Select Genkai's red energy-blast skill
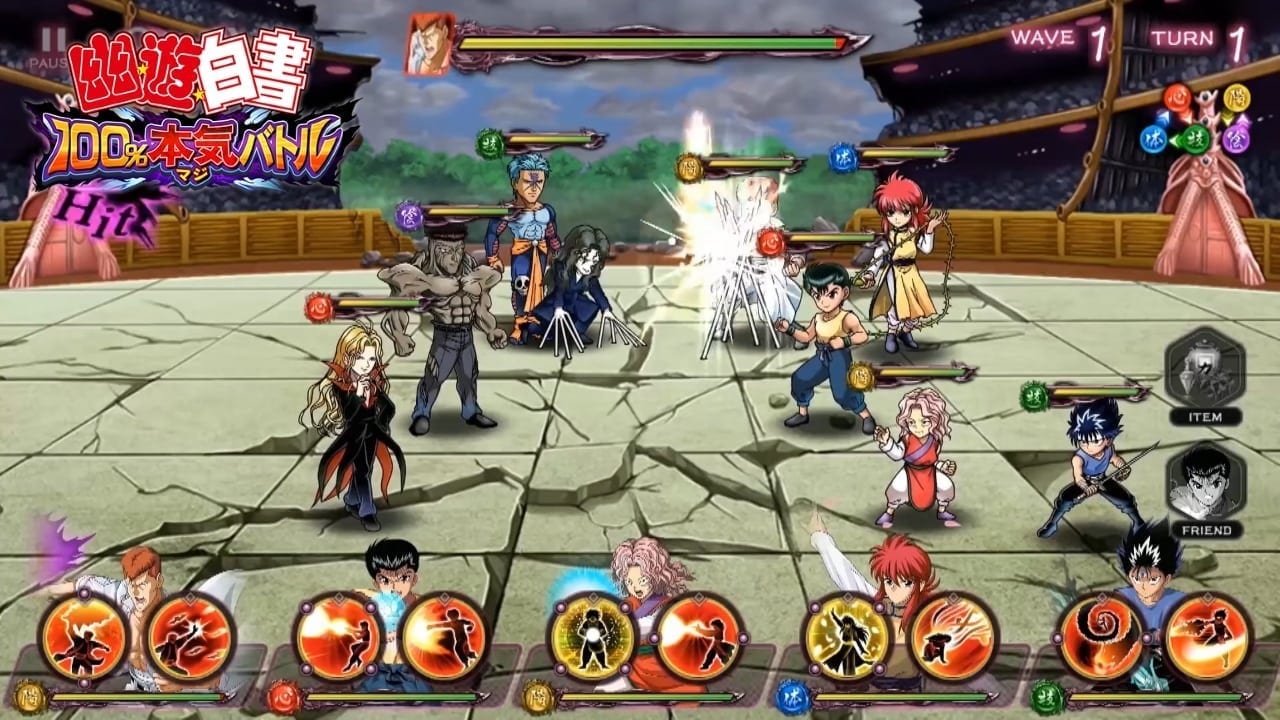 tap(699, 637)
